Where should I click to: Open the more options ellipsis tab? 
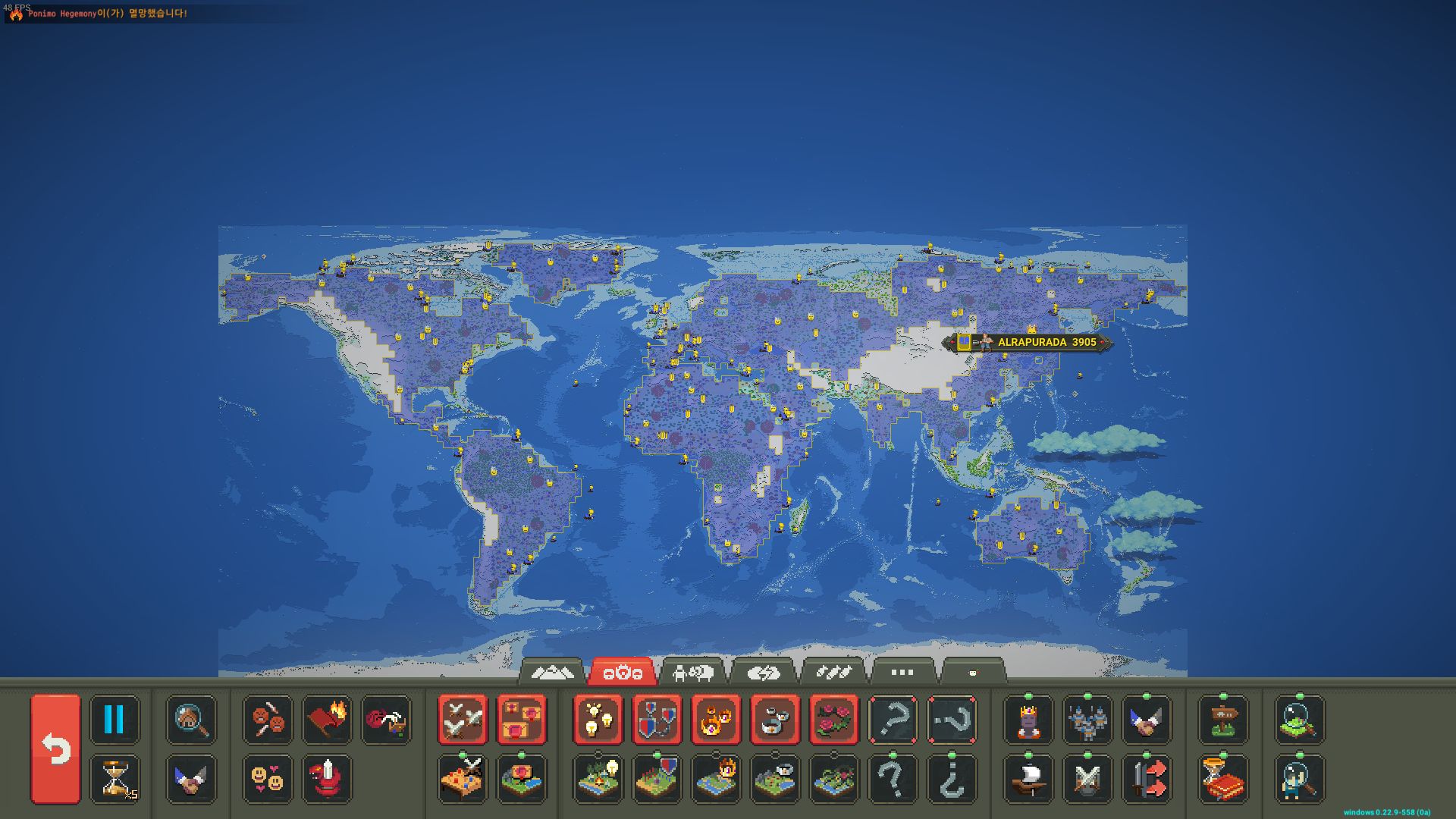click(901, 671)
